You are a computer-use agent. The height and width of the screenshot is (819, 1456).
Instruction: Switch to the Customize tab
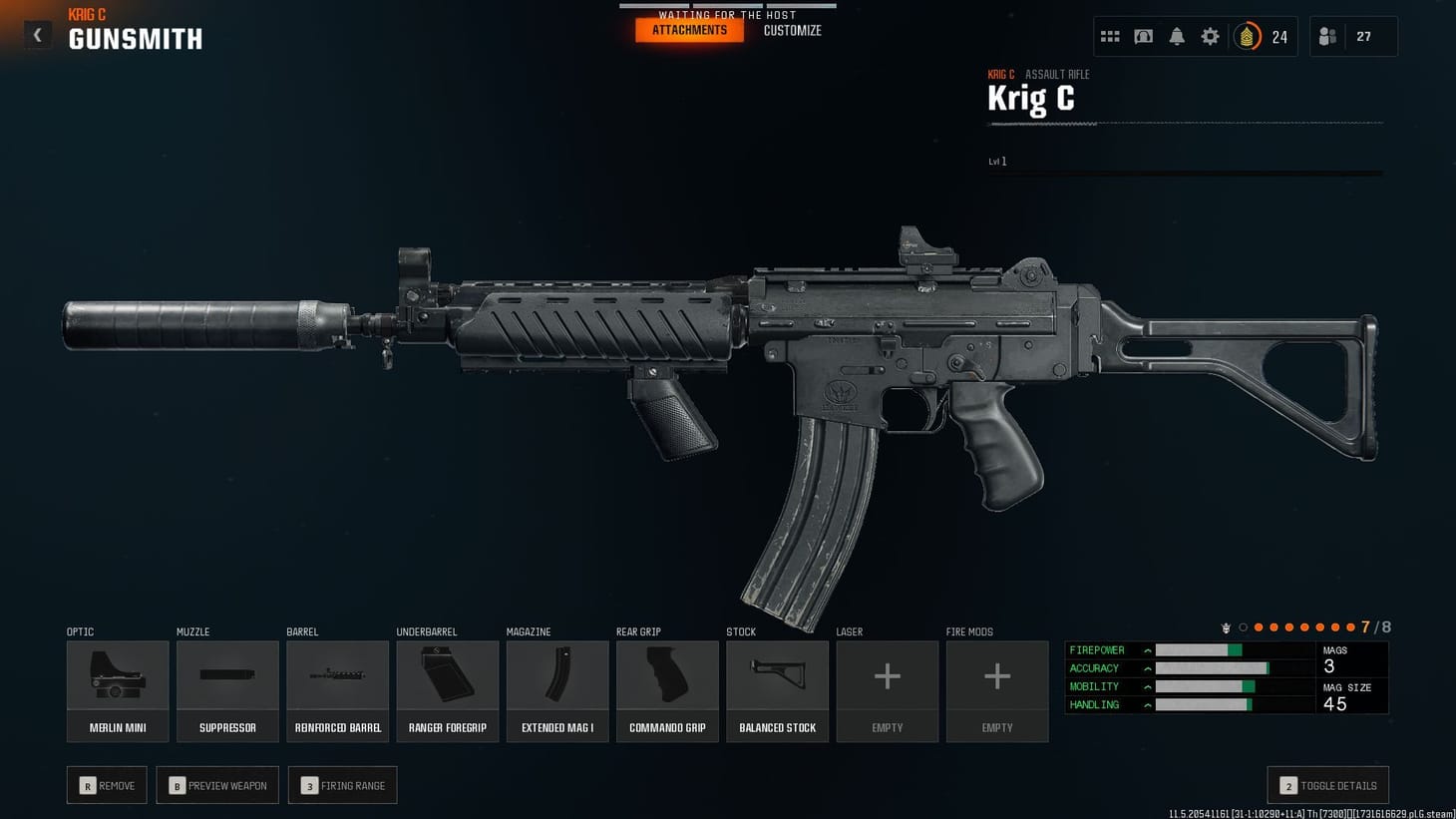(792, 30)
